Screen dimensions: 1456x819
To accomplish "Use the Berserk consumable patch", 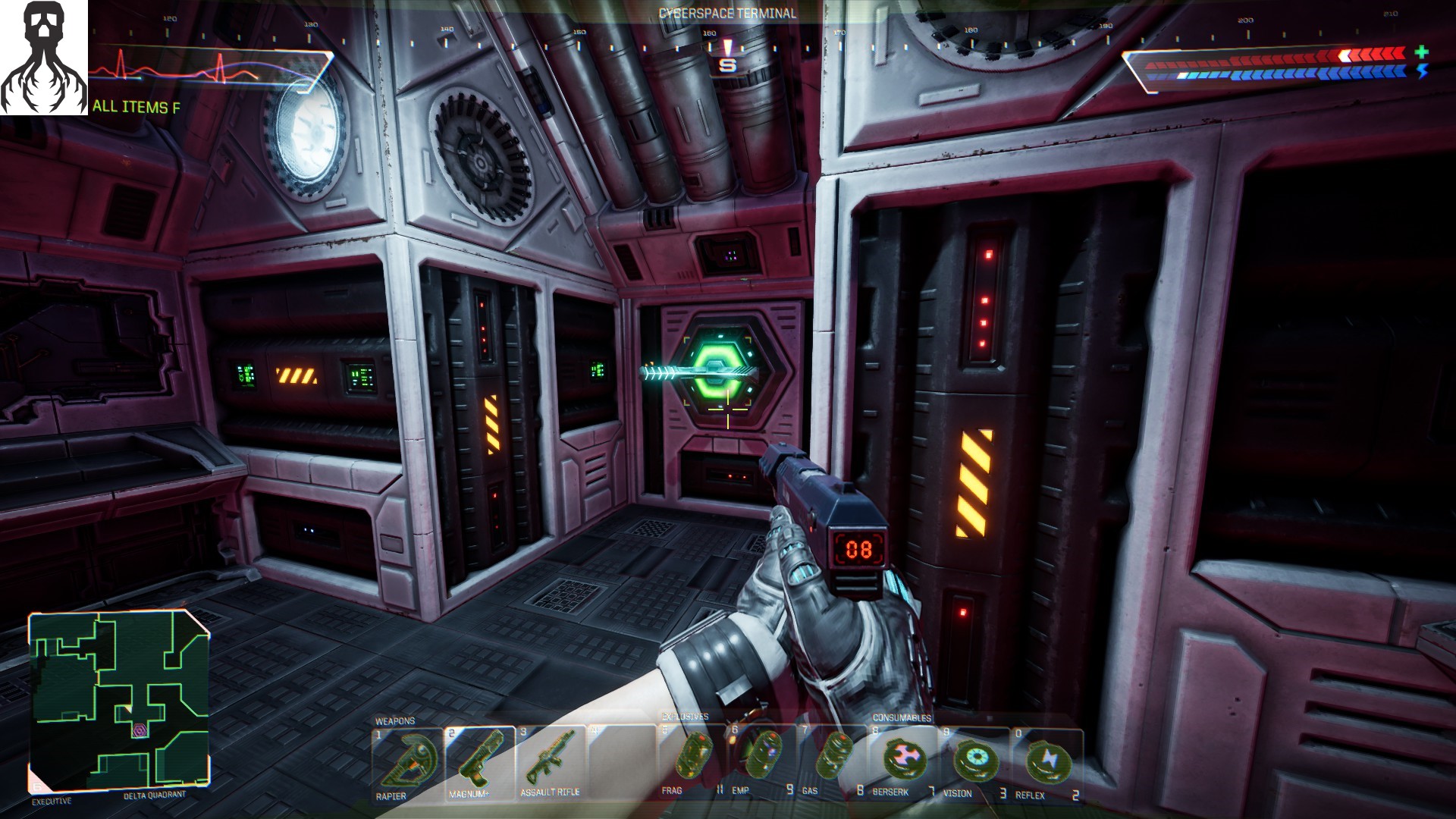I will point(902,760).
